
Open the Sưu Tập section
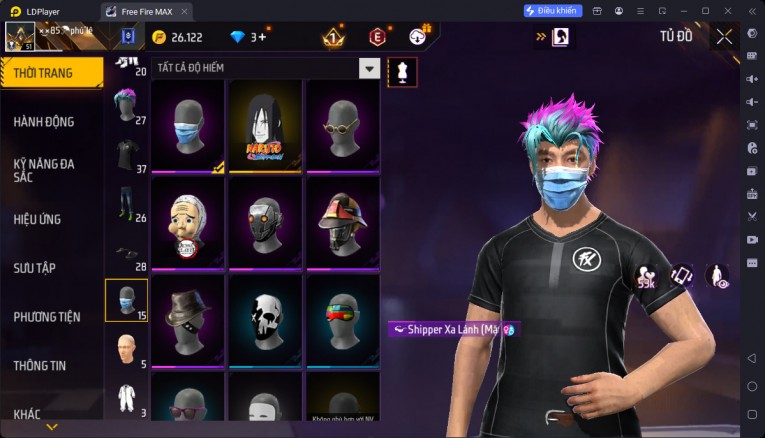click(x=35, y=268)
